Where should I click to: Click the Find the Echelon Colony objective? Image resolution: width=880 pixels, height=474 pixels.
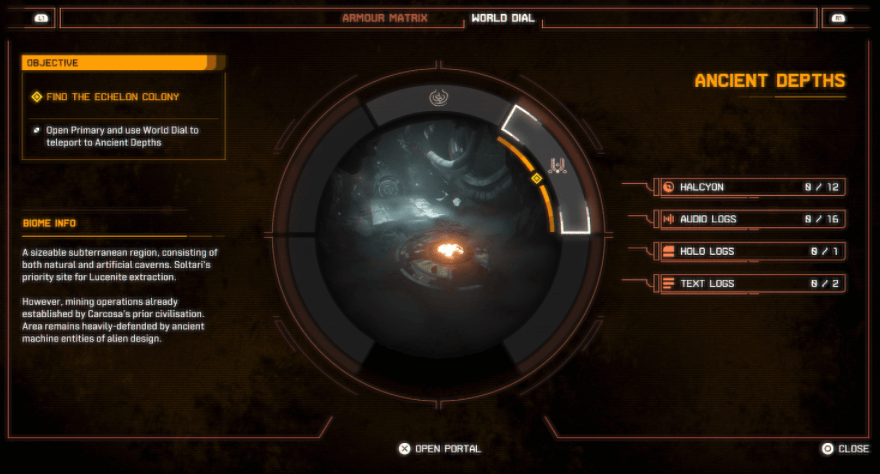[x=115, y=97]
